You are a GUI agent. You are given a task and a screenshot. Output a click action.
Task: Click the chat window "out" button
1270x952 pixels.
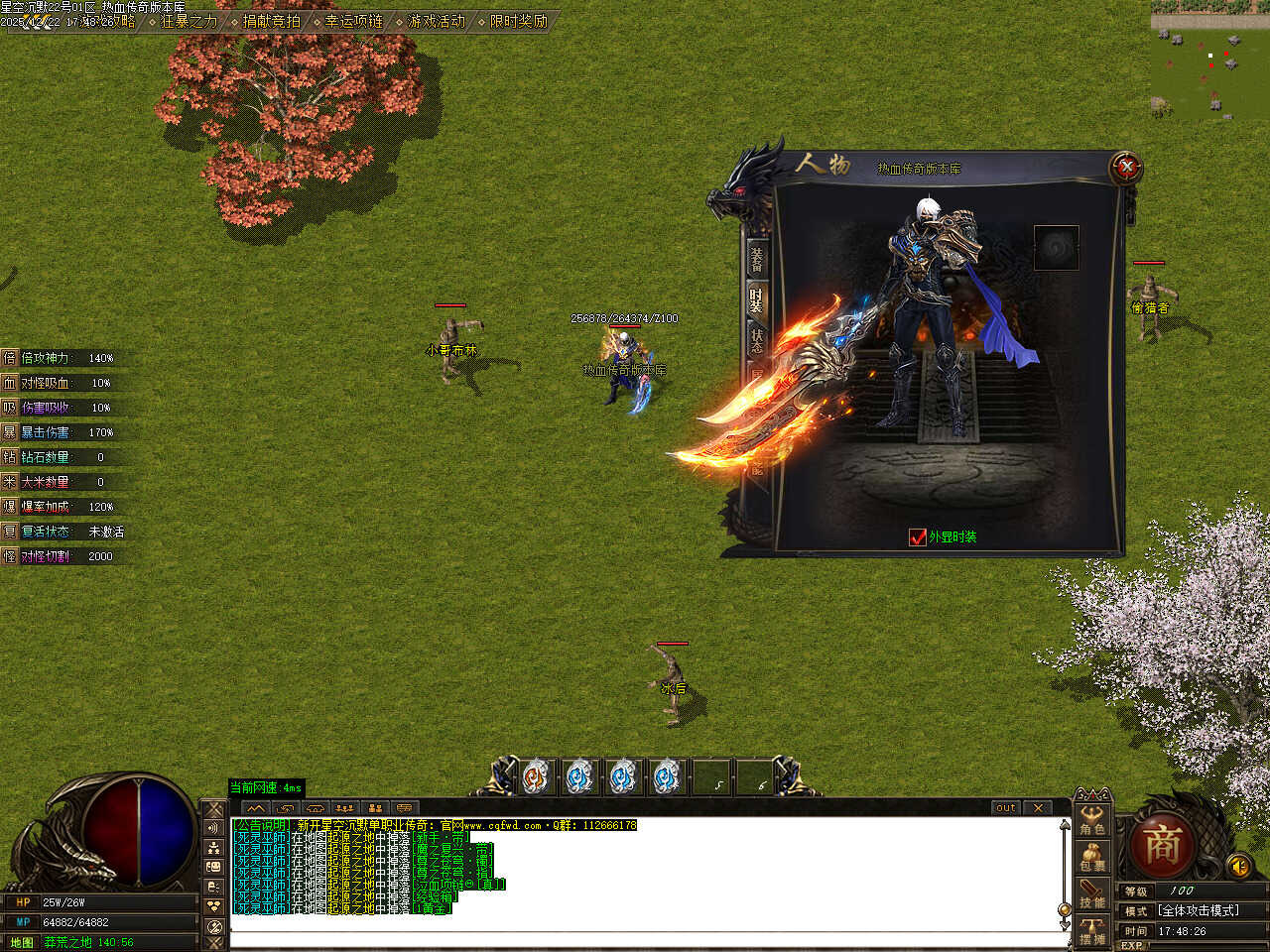1005,808
